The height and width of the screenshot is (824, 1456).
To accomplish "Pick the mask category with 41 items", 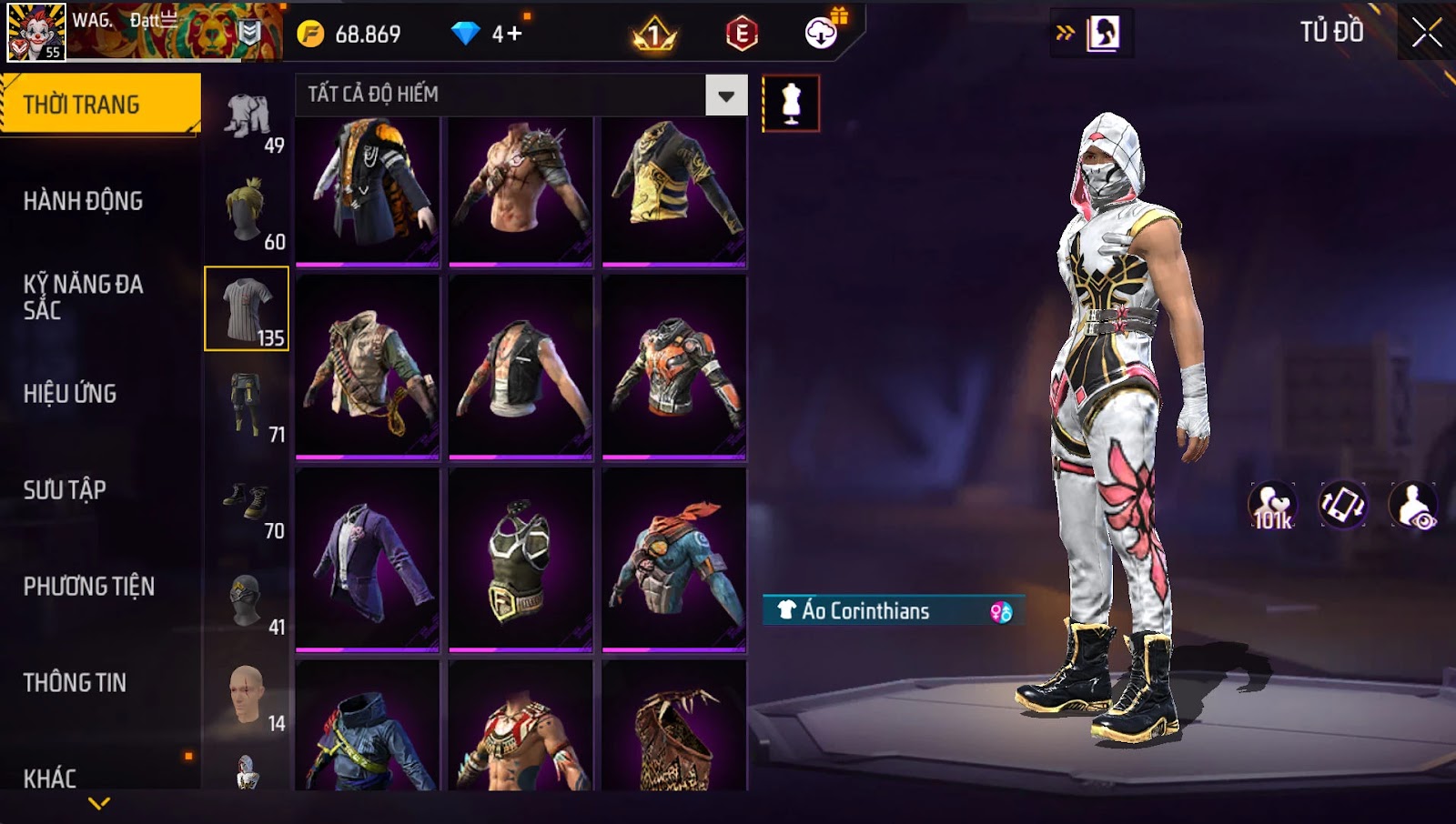I will point(248,598).
